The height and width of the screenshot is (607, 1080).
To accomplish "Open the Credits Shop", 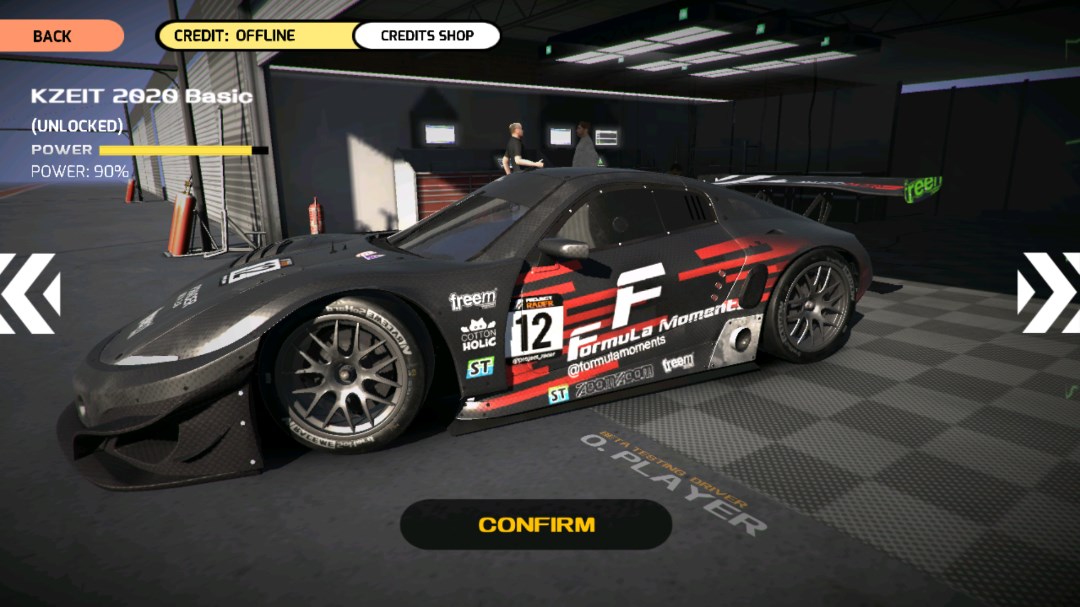I will [427, 36].
